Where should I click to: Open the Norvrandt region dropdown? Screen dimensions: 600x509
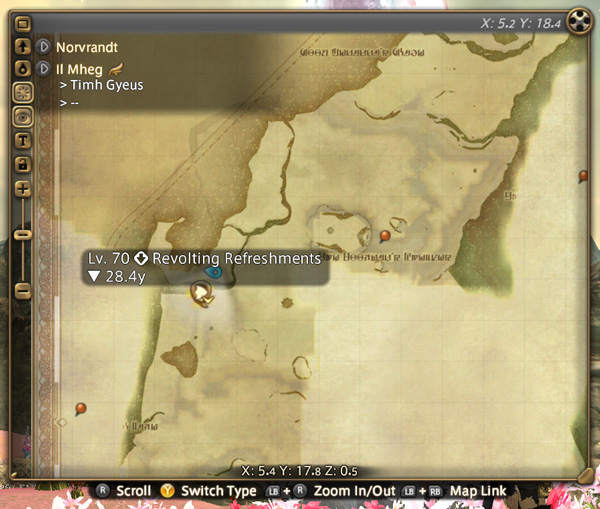(x=43, y=47)
